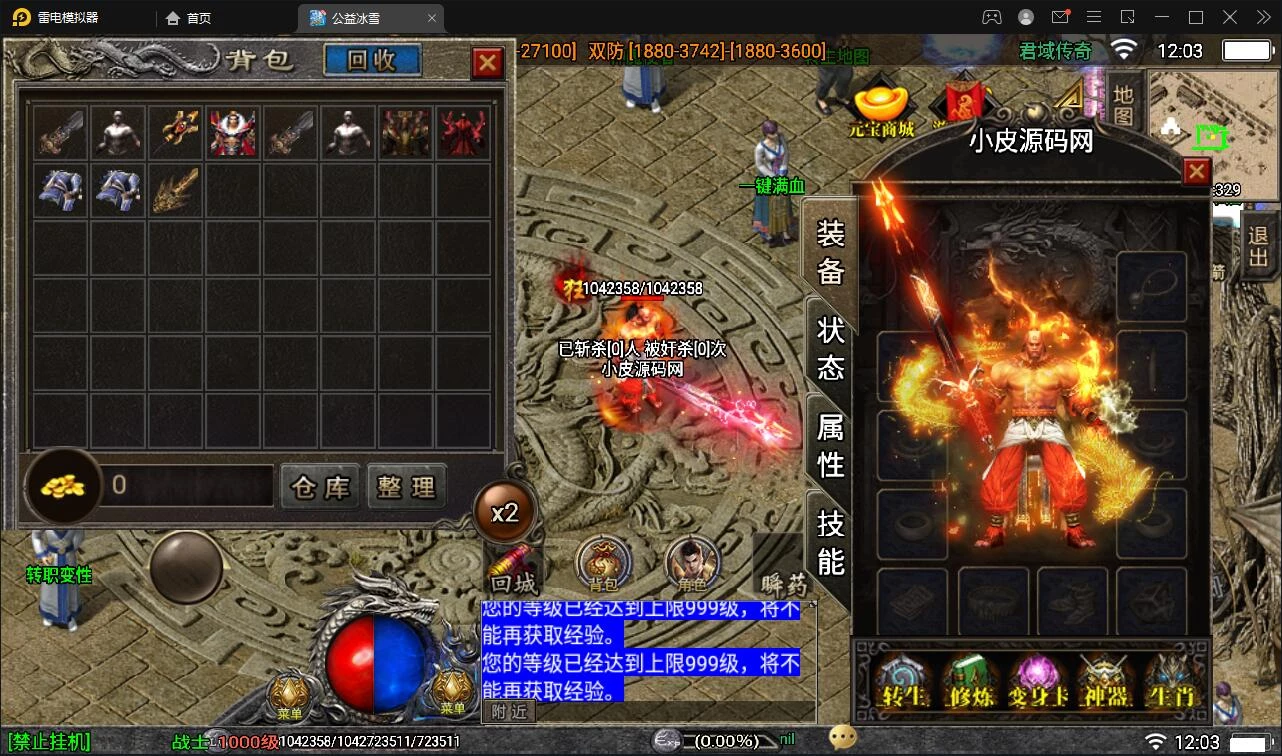The image size is (1282, 756).
Task: Sort the bag with 整理
Action: click(406, 487)
